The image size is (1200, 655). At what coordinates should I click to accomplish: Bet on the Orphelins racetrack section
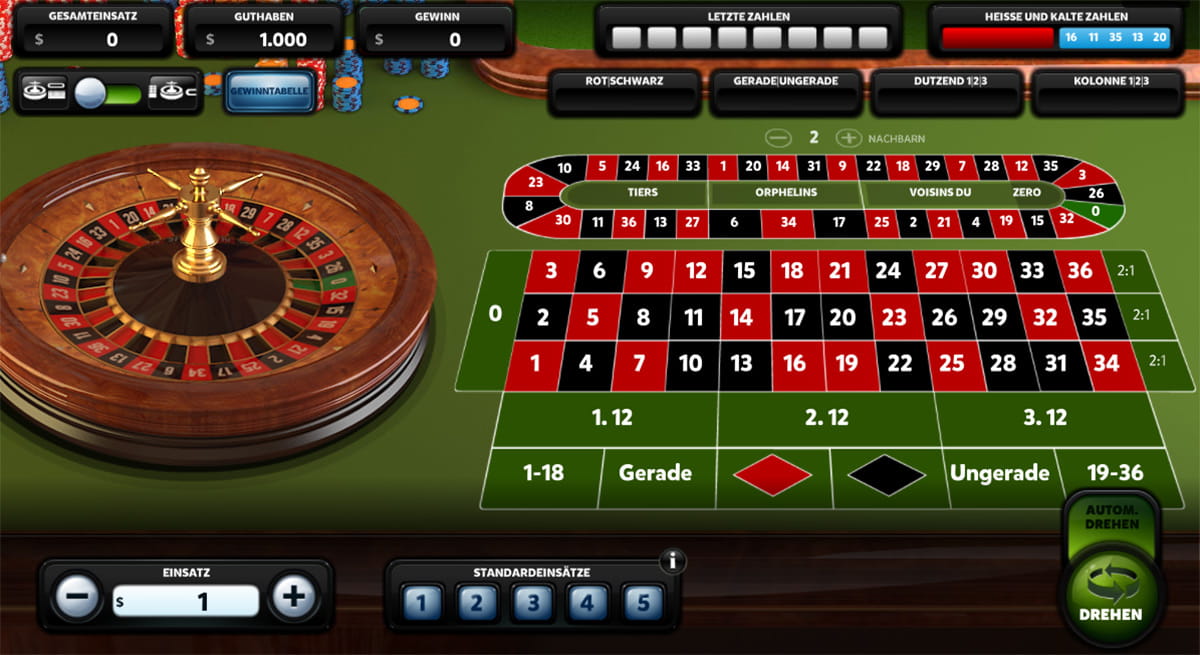(x=784, y=193)
